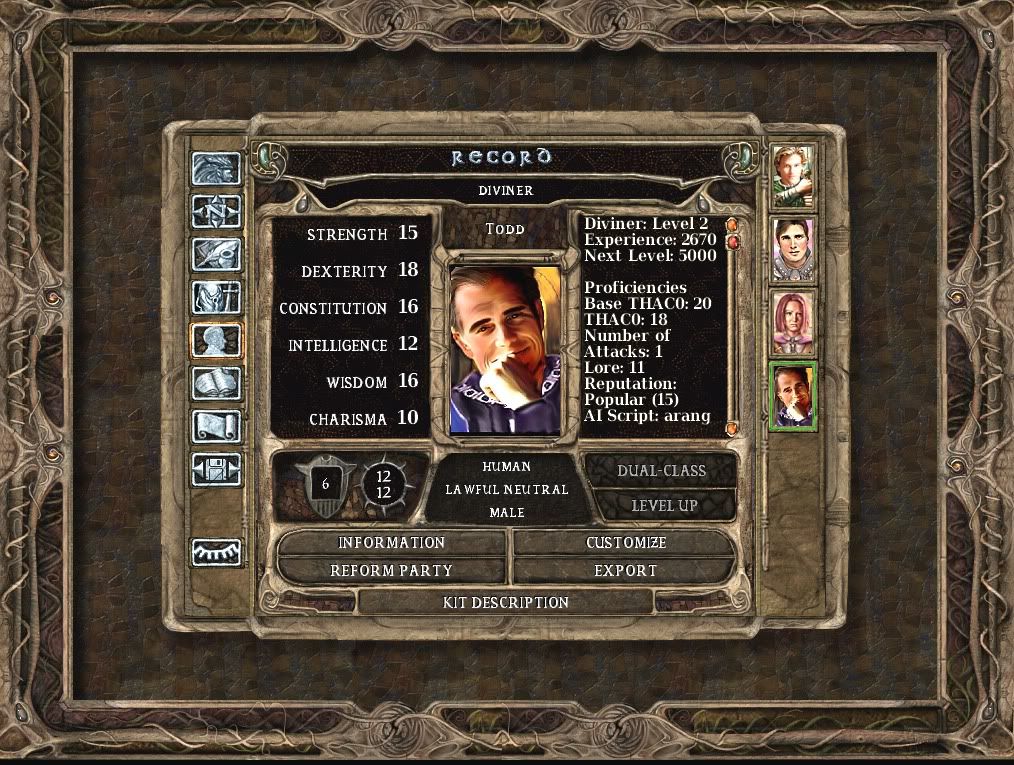Activate the Level Up button
The width and height of the screenshot is (1014, 765).
coord(661,506)
